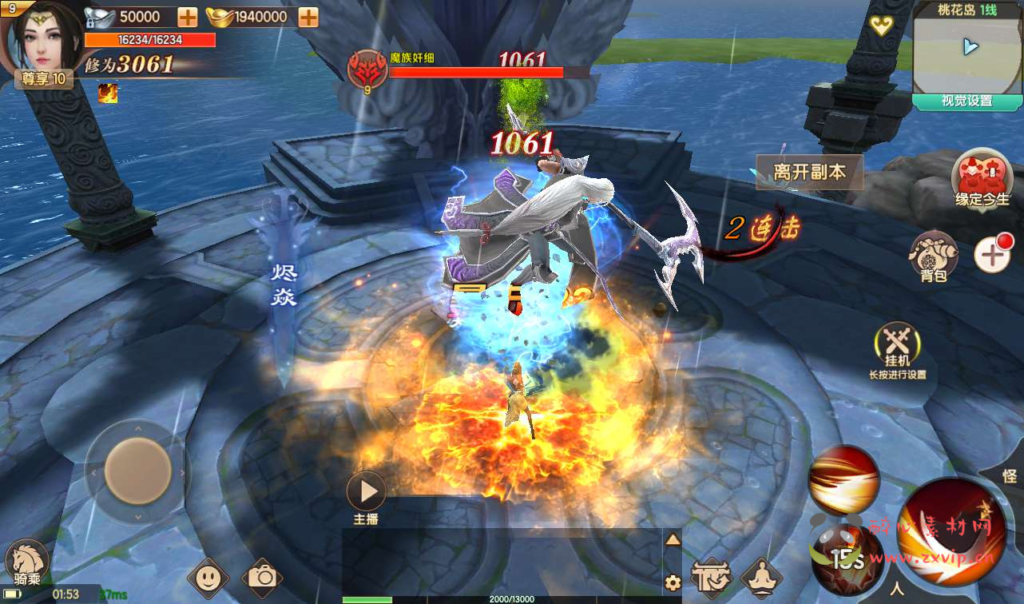Open the 视觉设置 visual settings
This screenshot has width=1024, height=604.
click(x=966, y=101)
